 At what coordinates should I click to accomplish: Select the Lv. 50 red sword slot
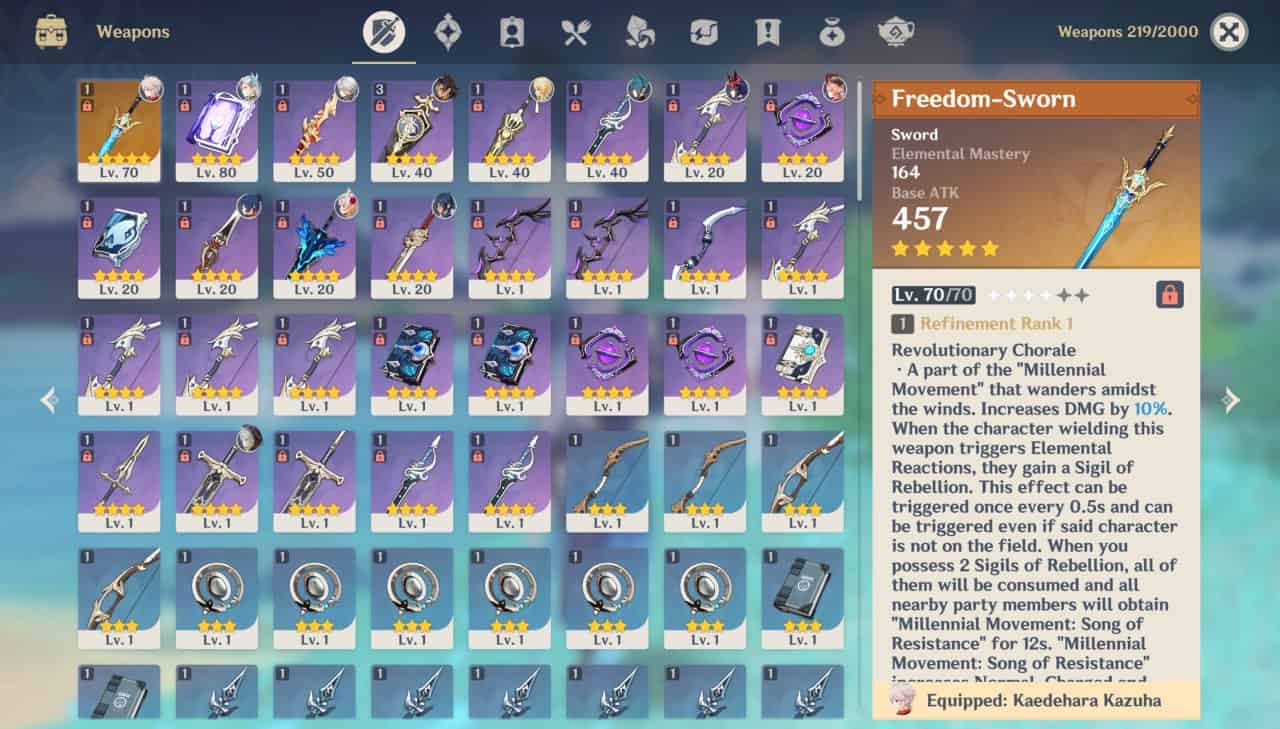click(x=314, y=130)
